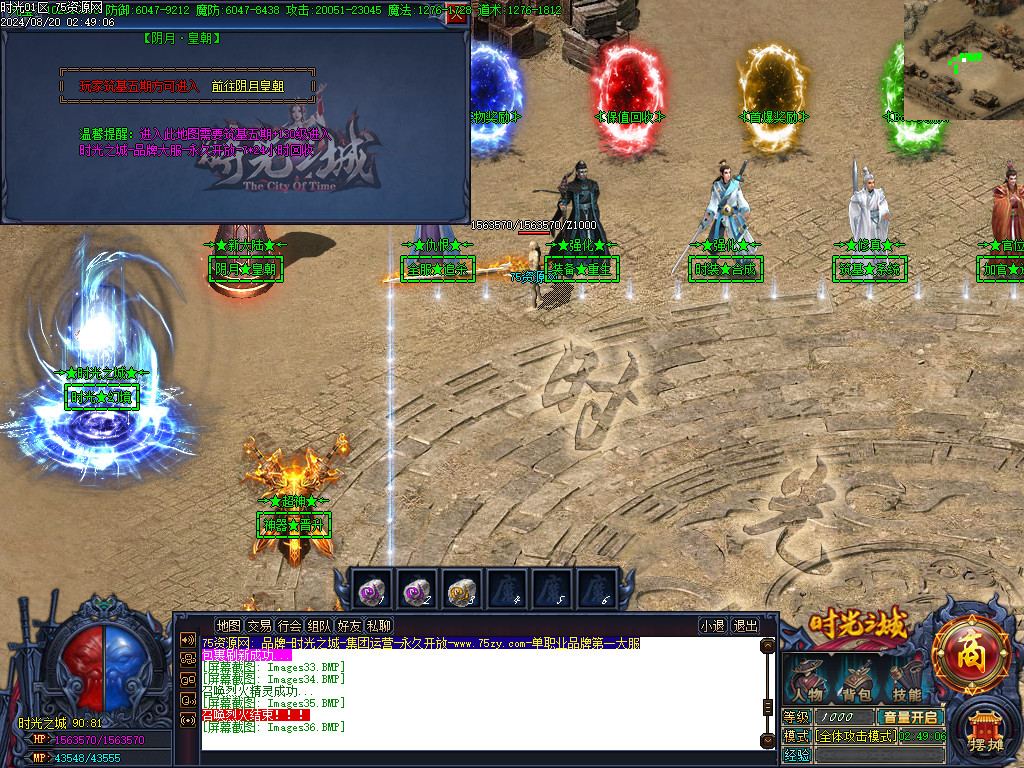The width and height of the screenshot is (1024, 768).
Task: Change the 全体攻击模式 attack mode
Action: click(x=855, y=736)
